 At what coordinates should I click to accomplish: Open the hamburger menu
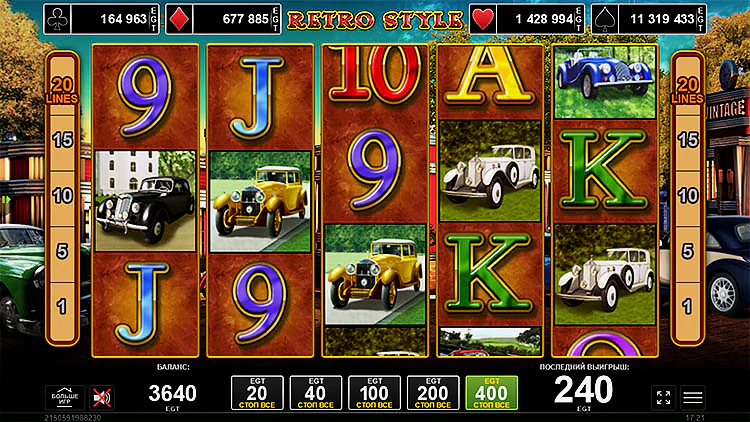[693, 397]
